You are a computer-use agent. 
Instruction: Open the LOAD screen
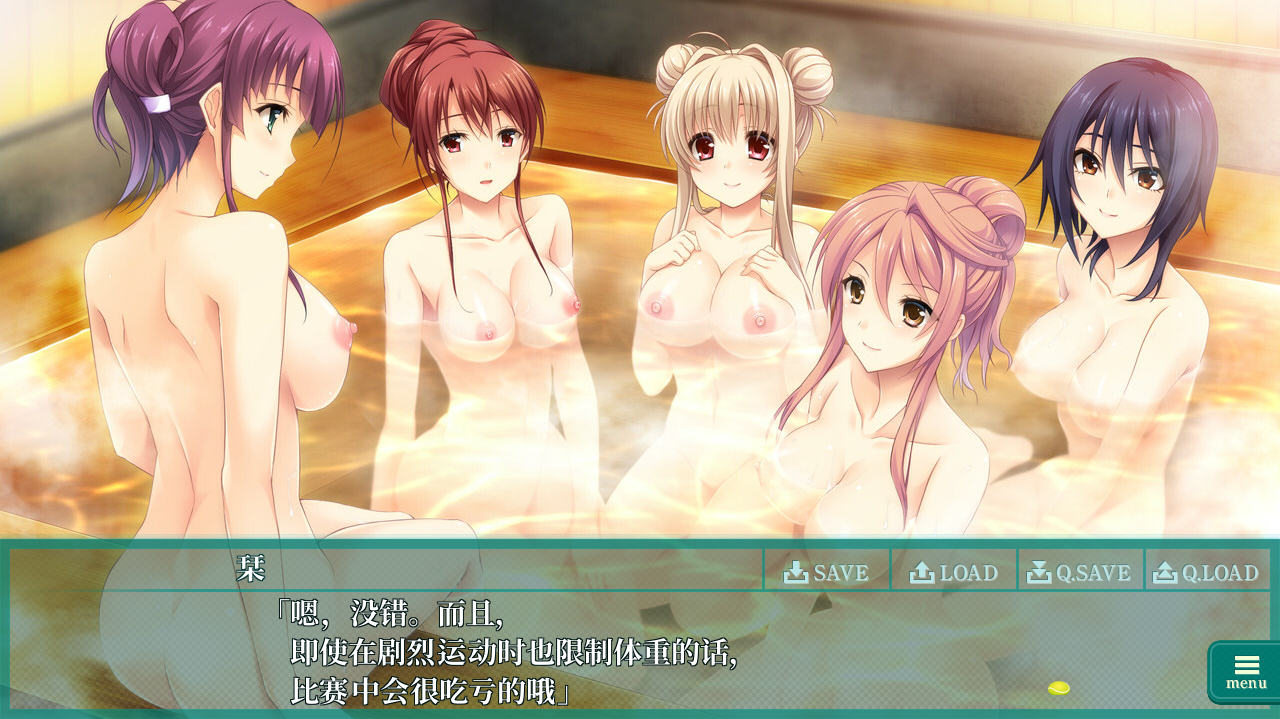[954, 572]
